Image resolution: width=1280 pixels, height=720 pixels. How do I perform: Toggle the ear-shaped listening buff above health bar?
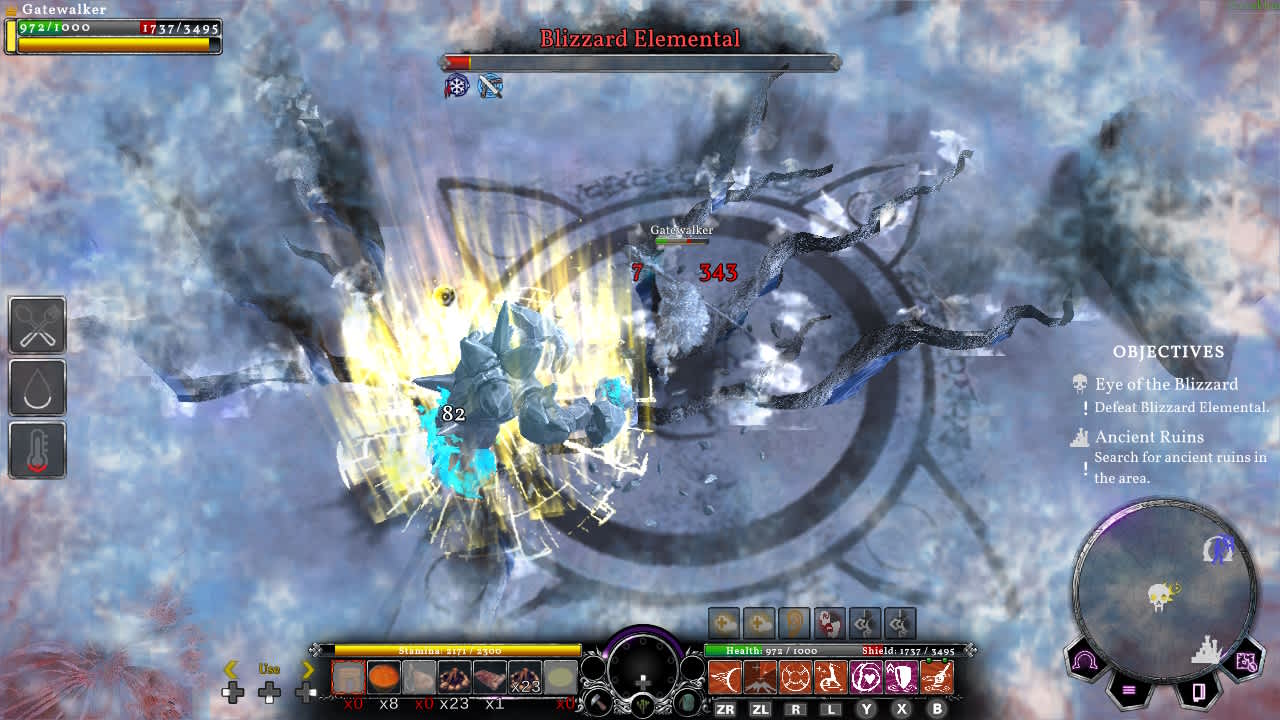(x=793, y=622)
